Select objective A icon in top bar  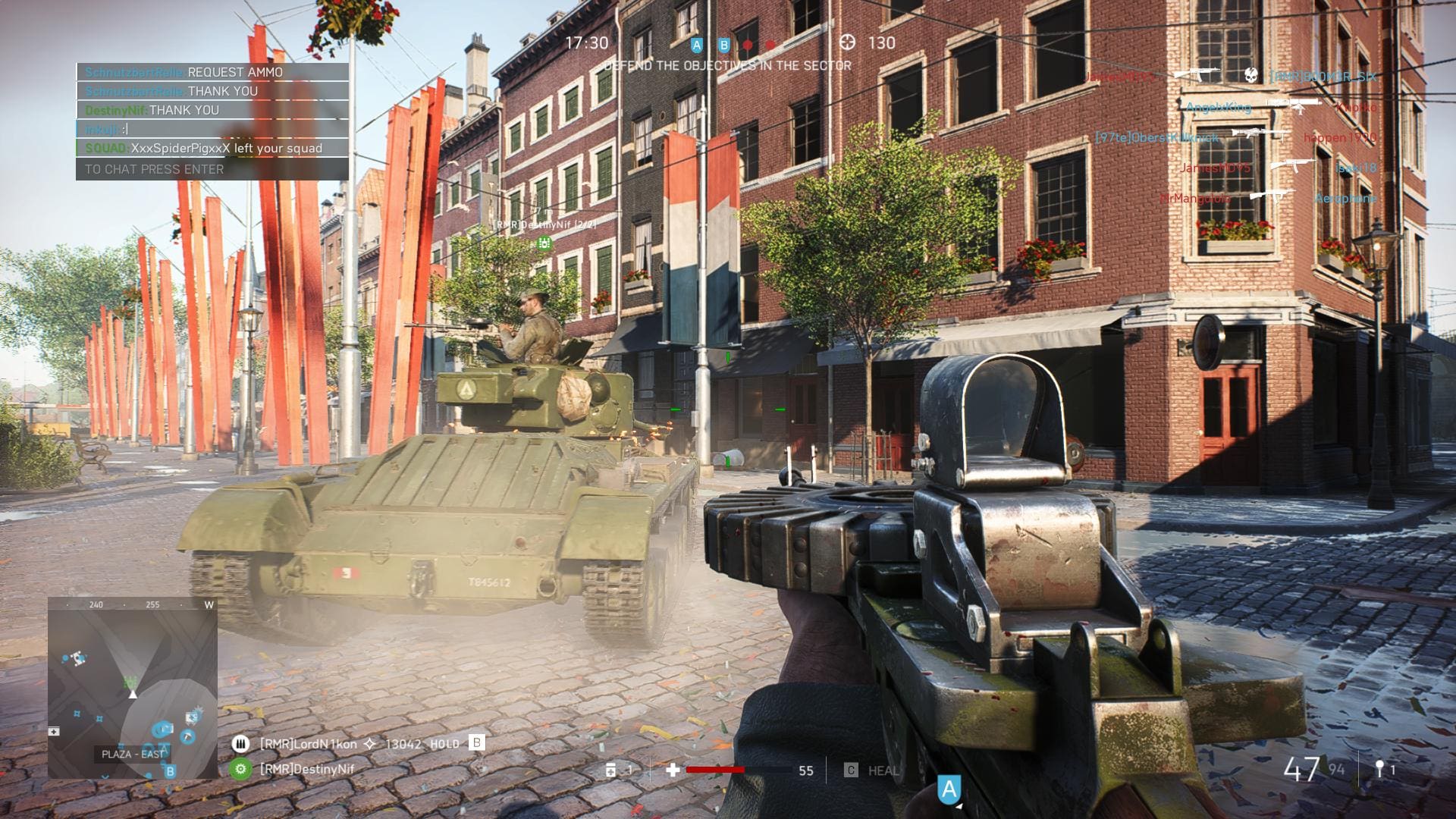tap(697, 45)
